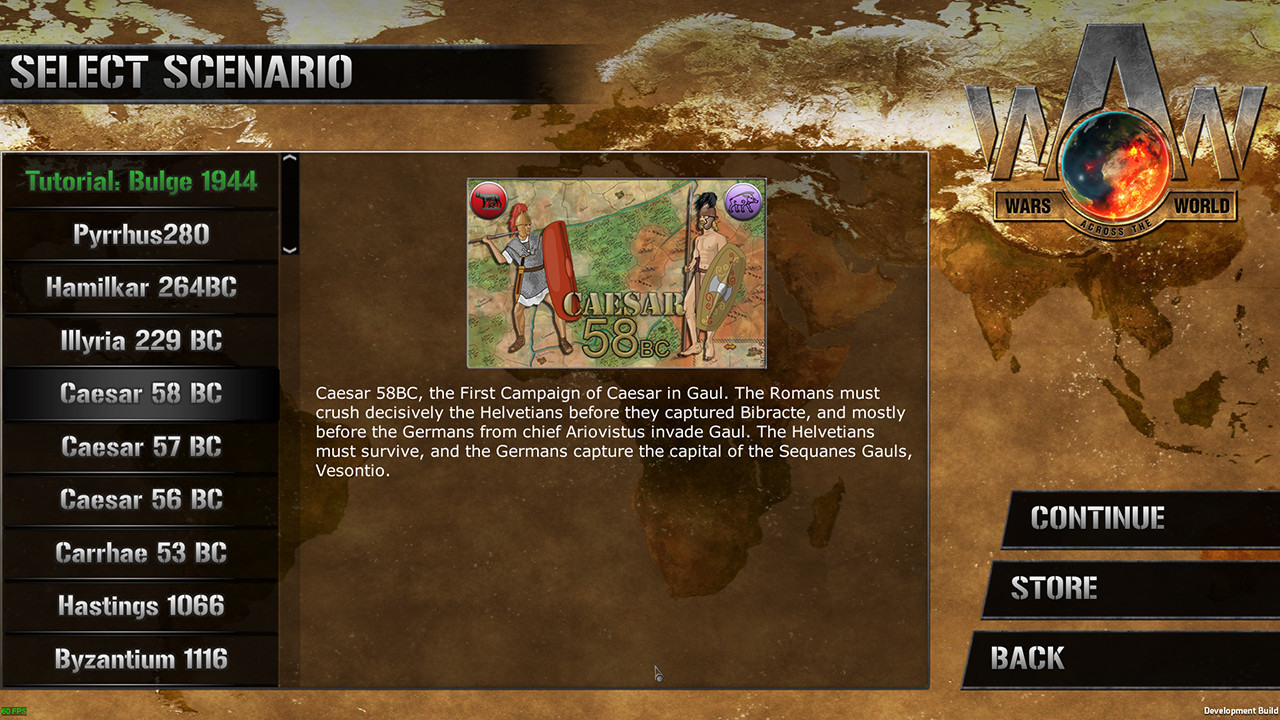Open the Hastings 1066 scenario
This screenshot has height=720, width=1280.
140,606
